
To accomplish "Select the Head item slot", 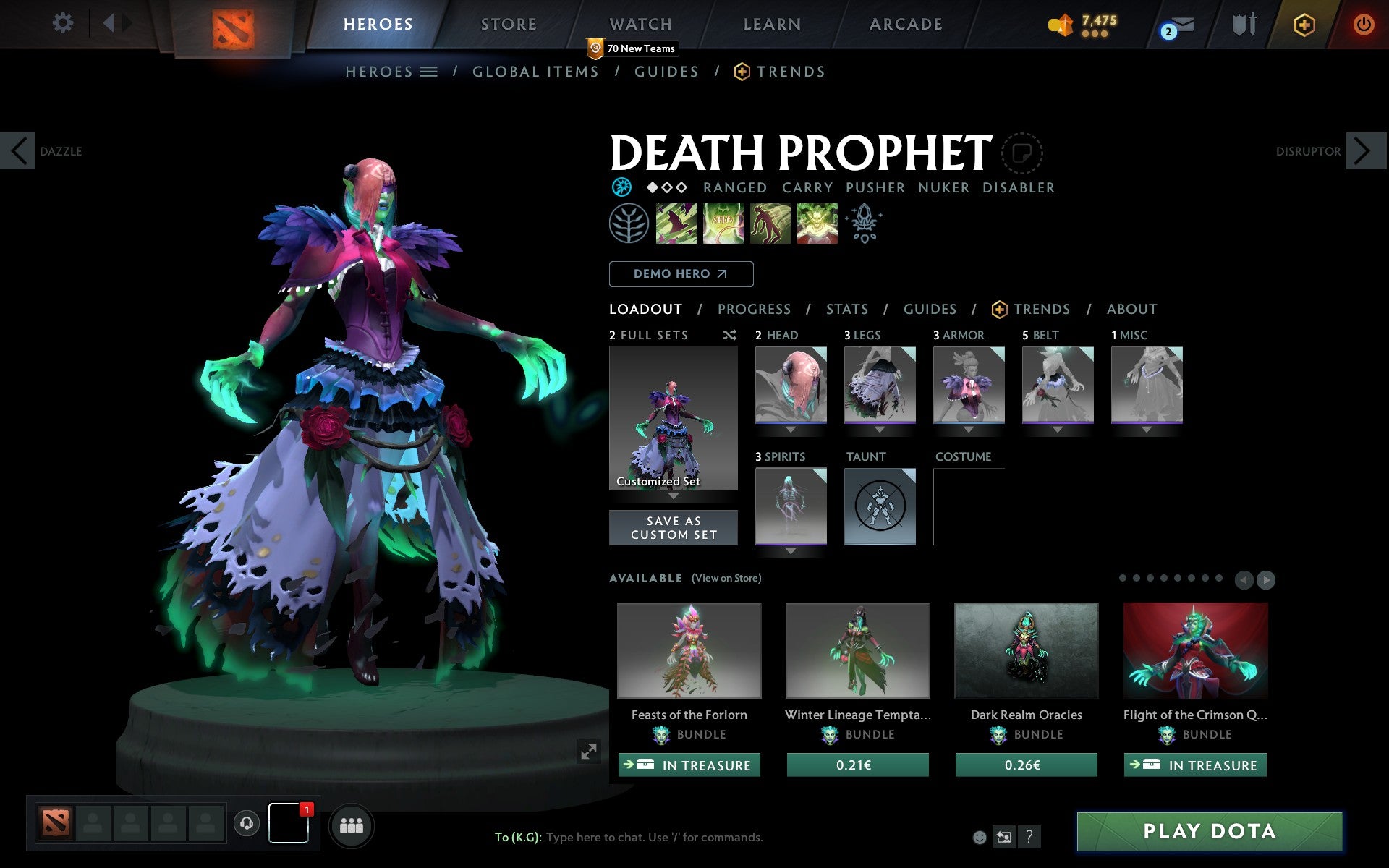I will [791, 384].
